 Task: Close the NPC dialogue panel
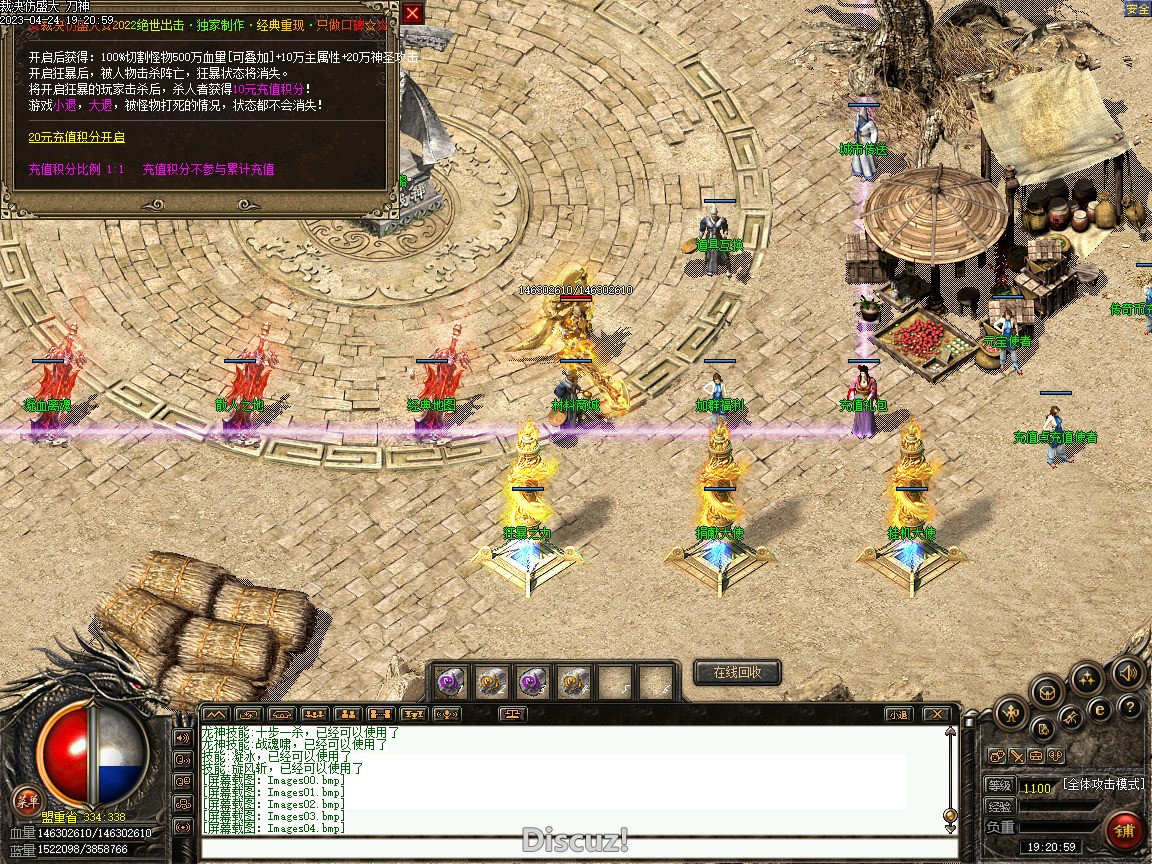[x=412, y=13]
